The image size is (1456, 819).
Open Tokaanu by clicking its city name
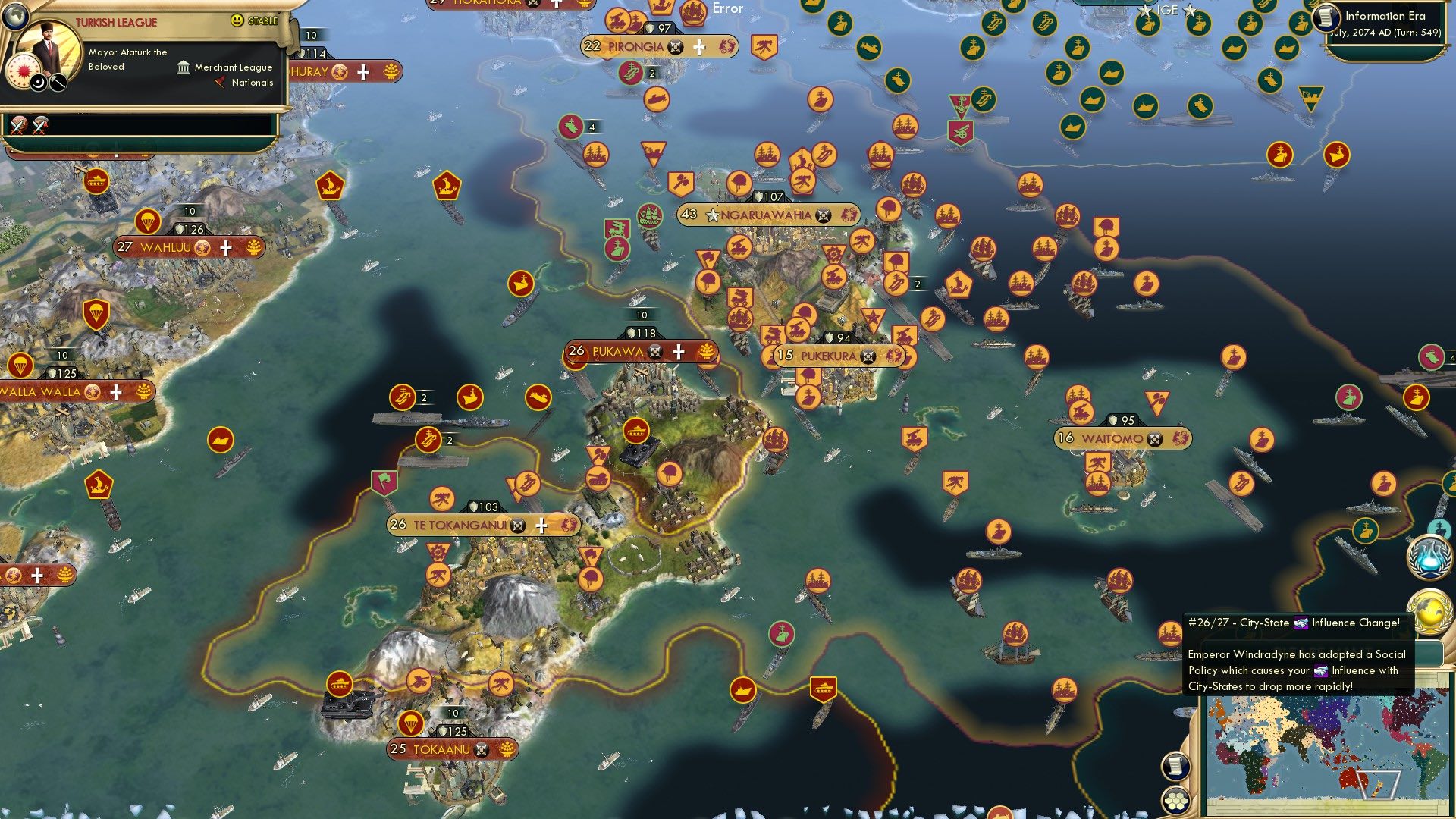(x=442, y=750)
